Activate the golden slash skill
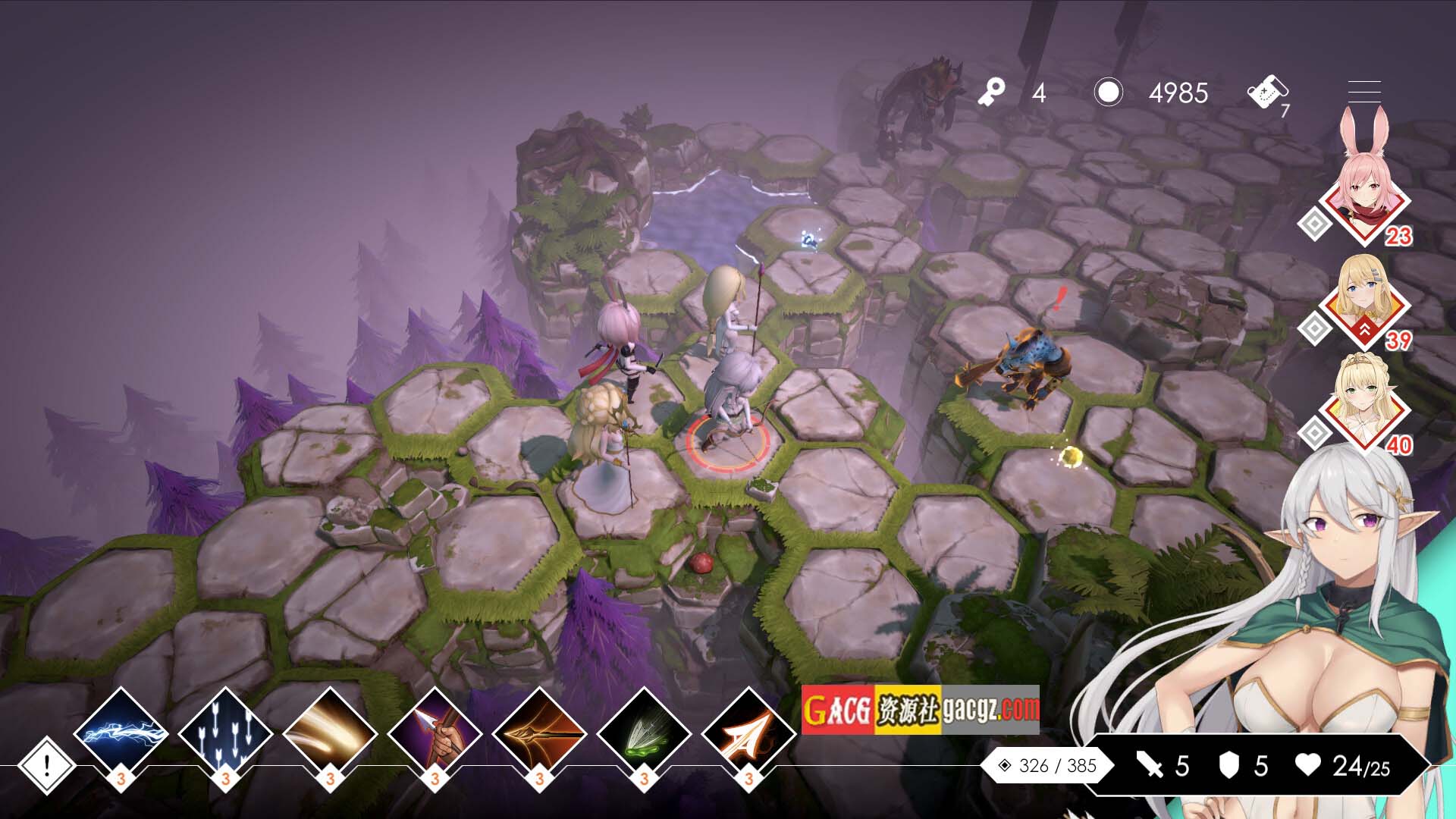1456x819 pixels. click(330, 733)
